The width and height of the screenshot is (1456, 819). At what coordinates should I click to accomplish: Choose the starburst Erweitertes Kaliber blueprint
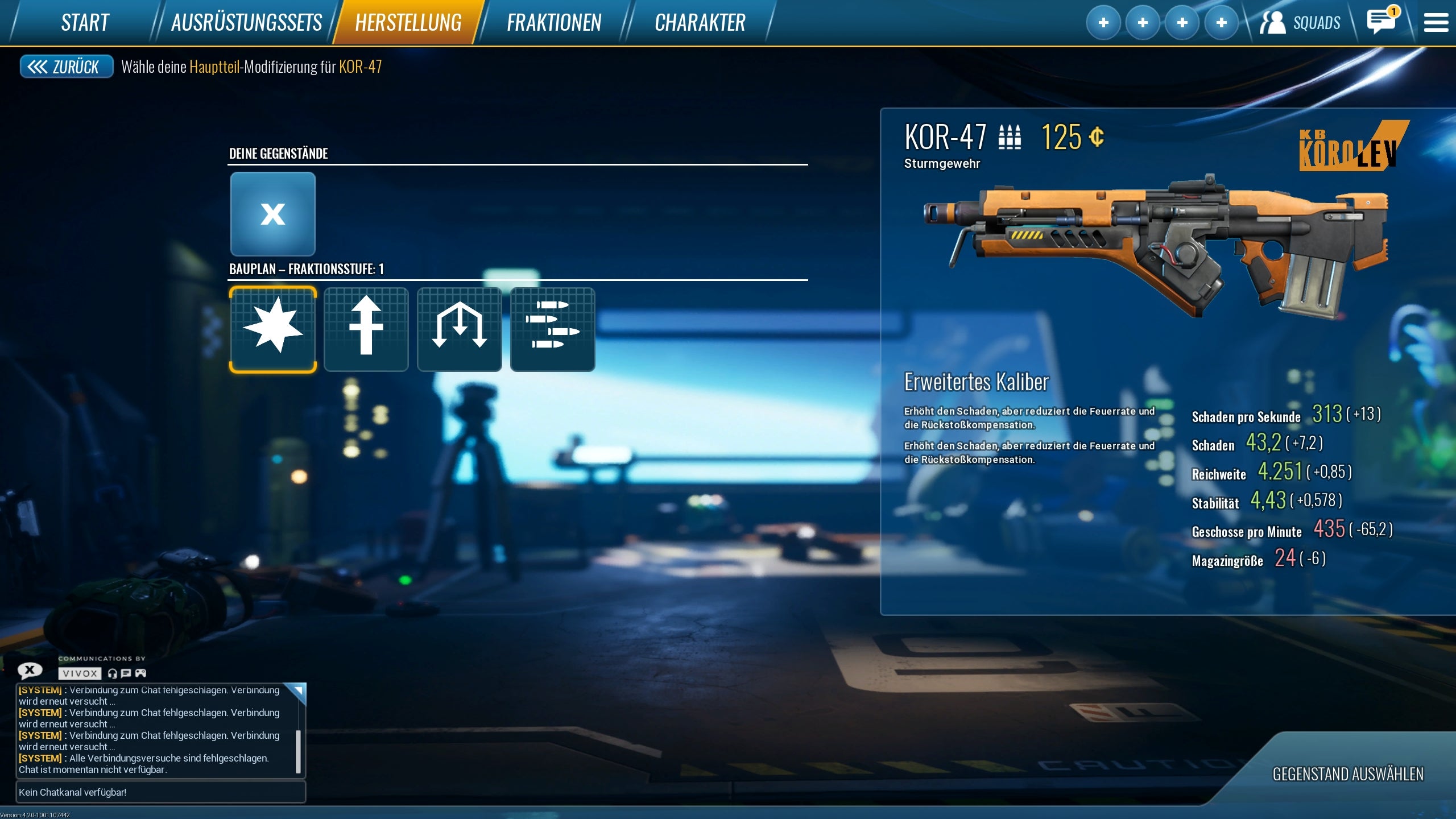273,329
